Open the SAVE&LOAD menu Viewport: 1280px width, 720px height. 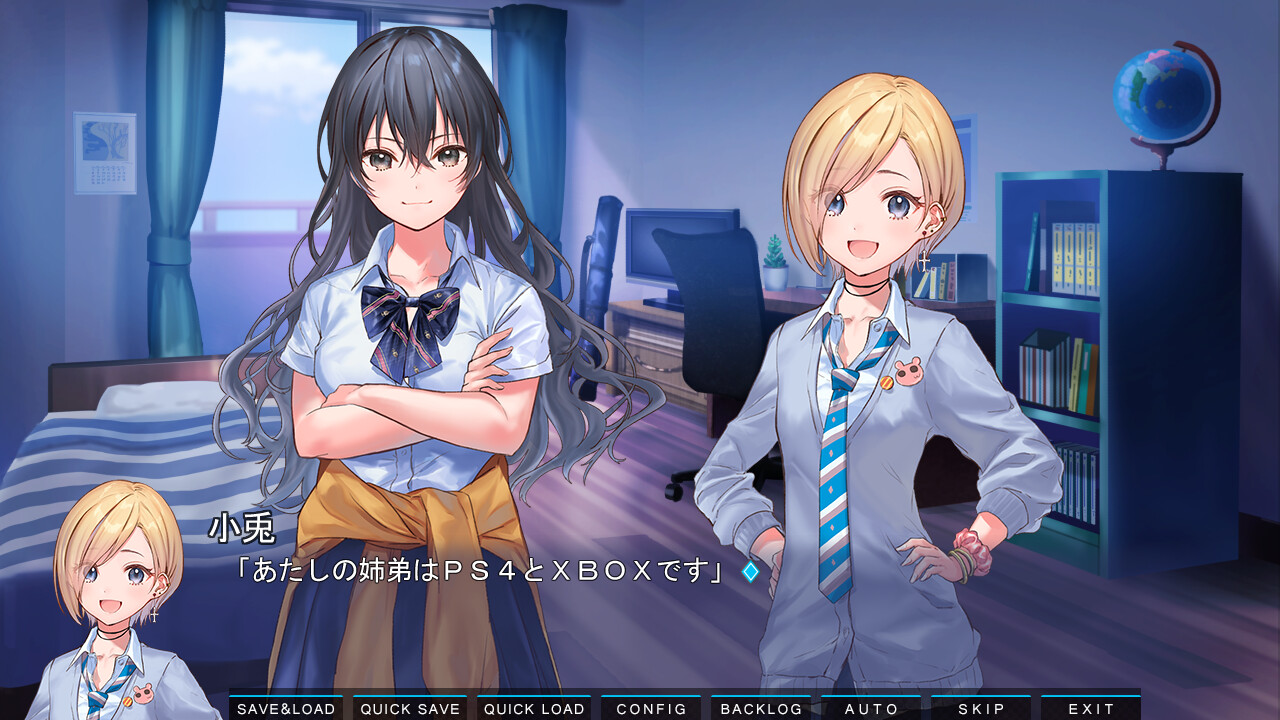pos(286,708)
